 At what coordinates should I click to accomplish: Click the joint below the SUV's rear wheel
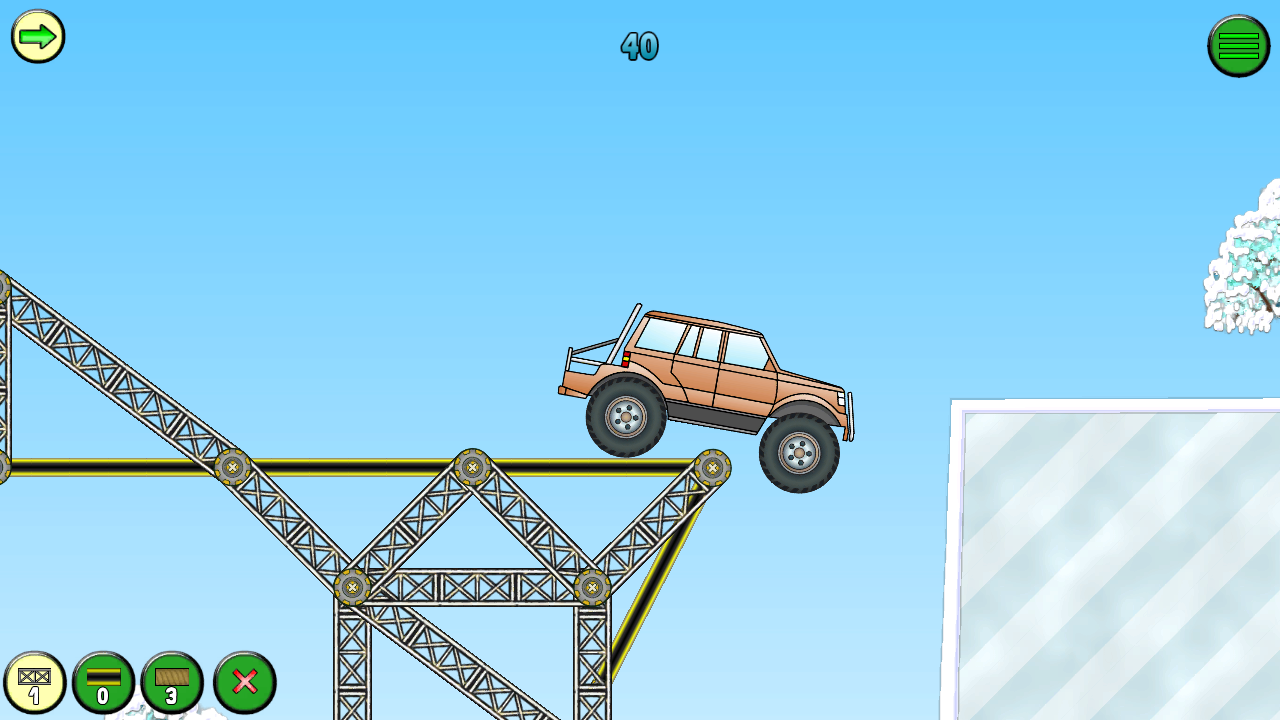tap(713, 466)
